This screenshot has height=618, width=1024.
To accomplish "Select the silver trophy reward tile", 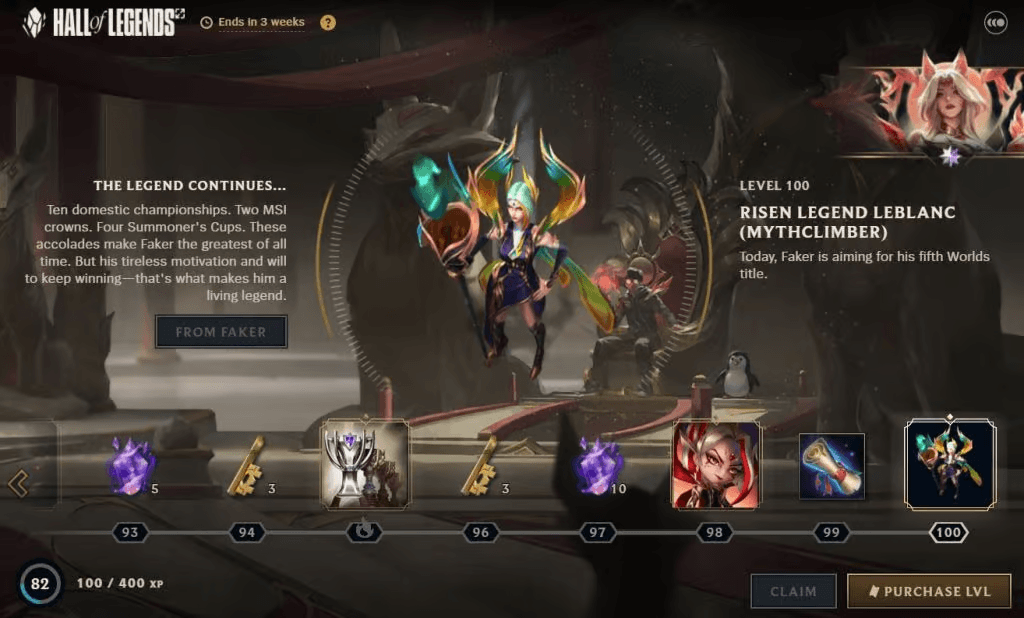I will click(364, 465).
